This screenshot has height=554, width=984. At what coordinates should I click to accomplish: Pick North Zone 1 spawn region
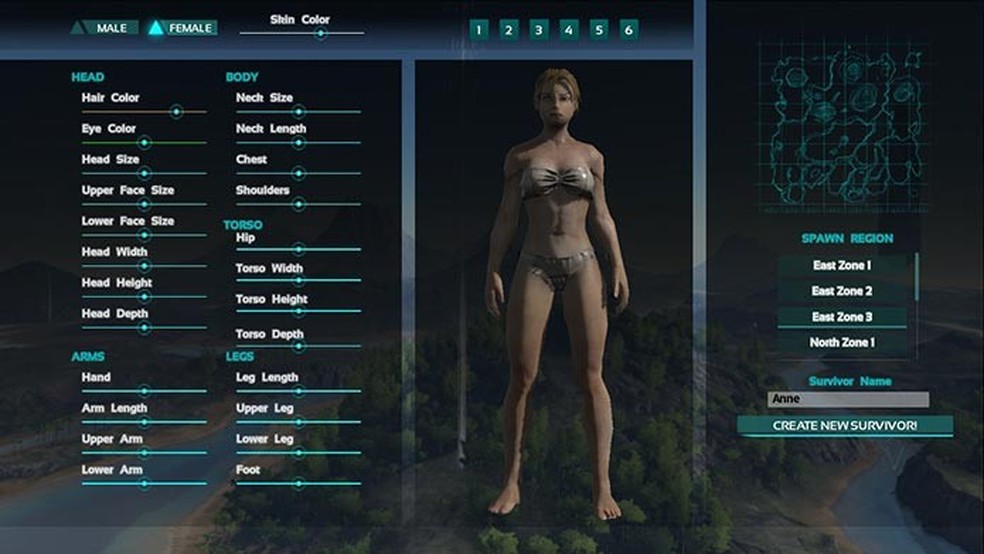(842, 343)
